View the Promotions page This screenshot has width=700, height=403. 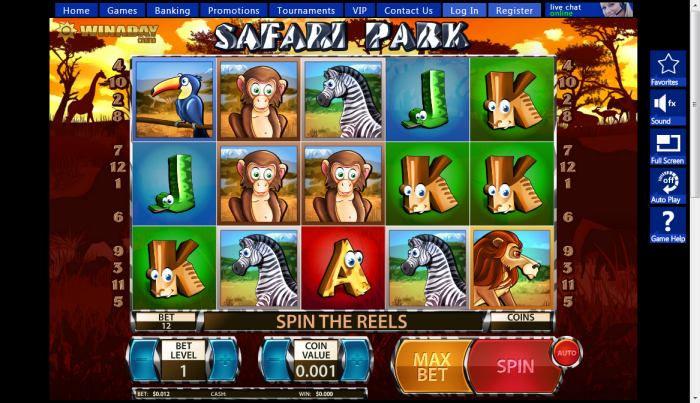[x=233, y=11]
